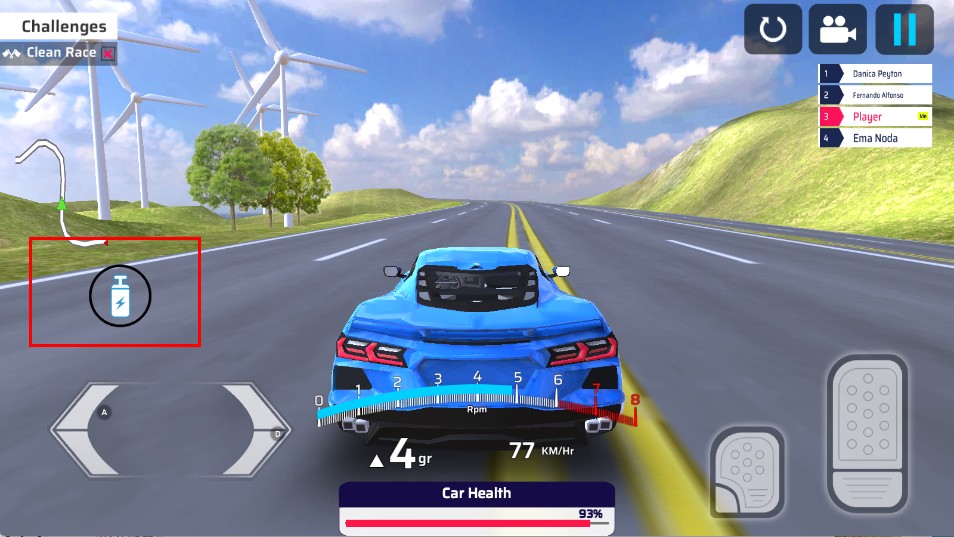Dismiss the Clean Race challenge
Image resolution: width=954 pixels, height=537 pixels.
(x=108, y=53)
